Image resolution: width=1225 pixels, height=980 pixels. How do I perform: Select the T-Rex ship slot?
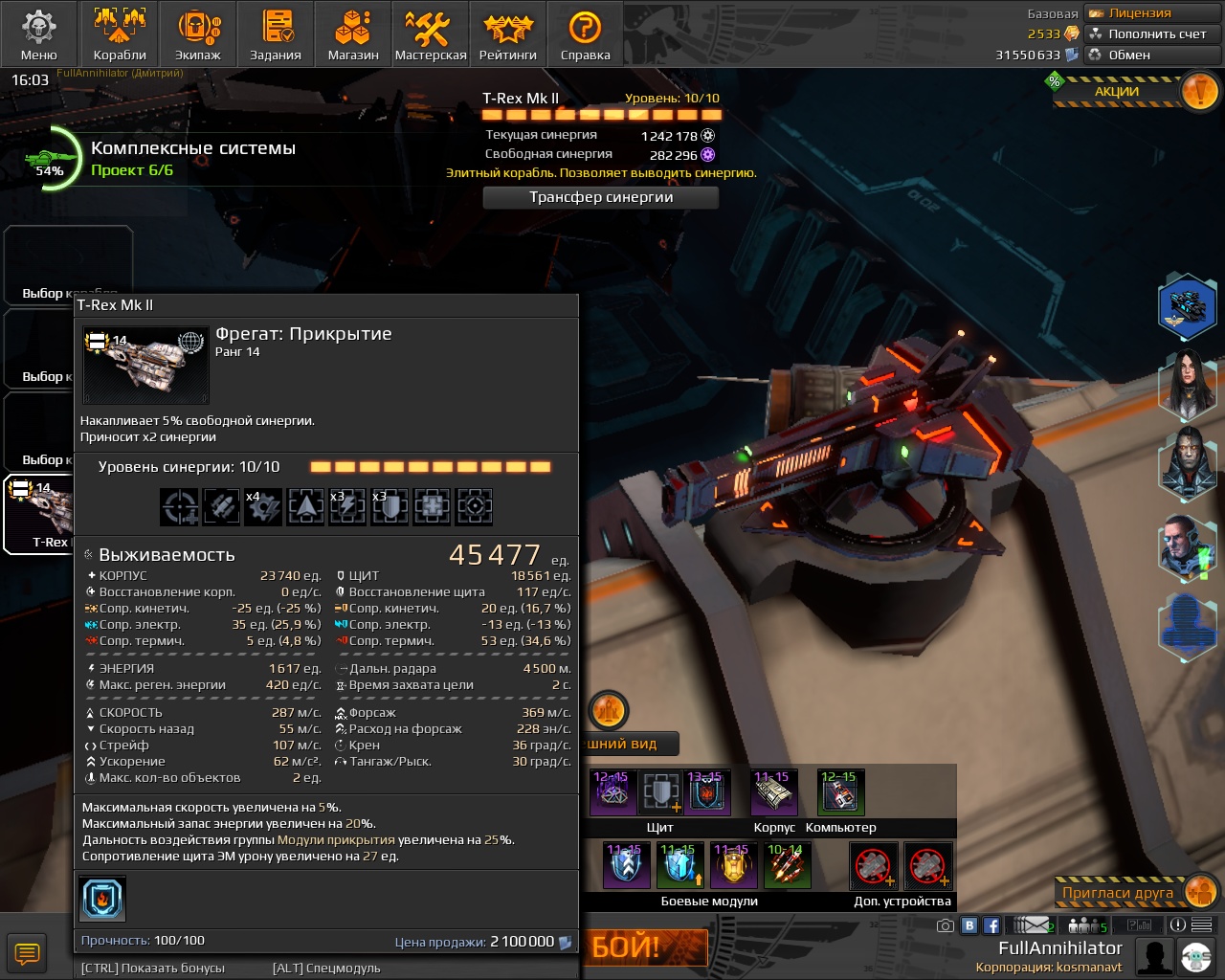38,515
